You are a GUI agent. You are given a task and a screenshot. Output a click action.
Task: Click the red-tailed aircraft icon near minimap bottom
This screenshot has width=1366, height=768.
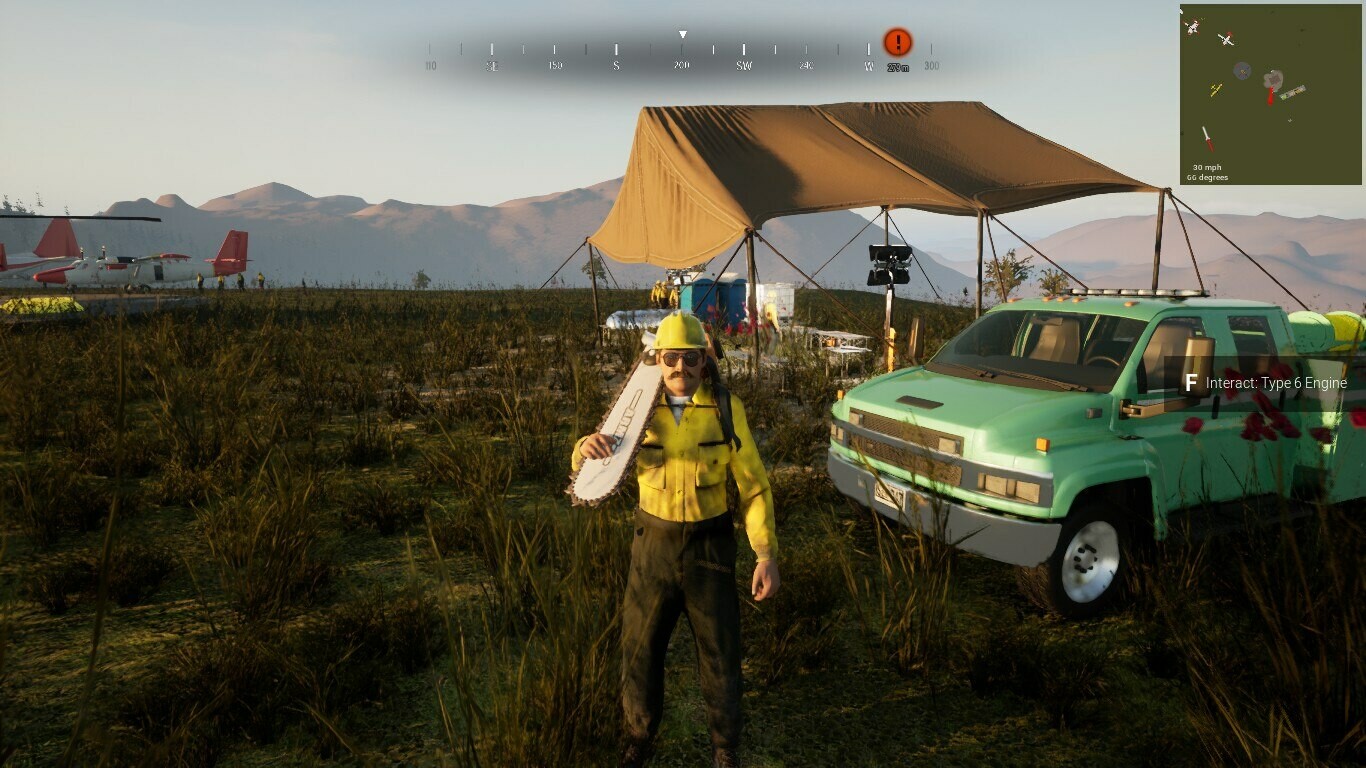point(1207,137)
